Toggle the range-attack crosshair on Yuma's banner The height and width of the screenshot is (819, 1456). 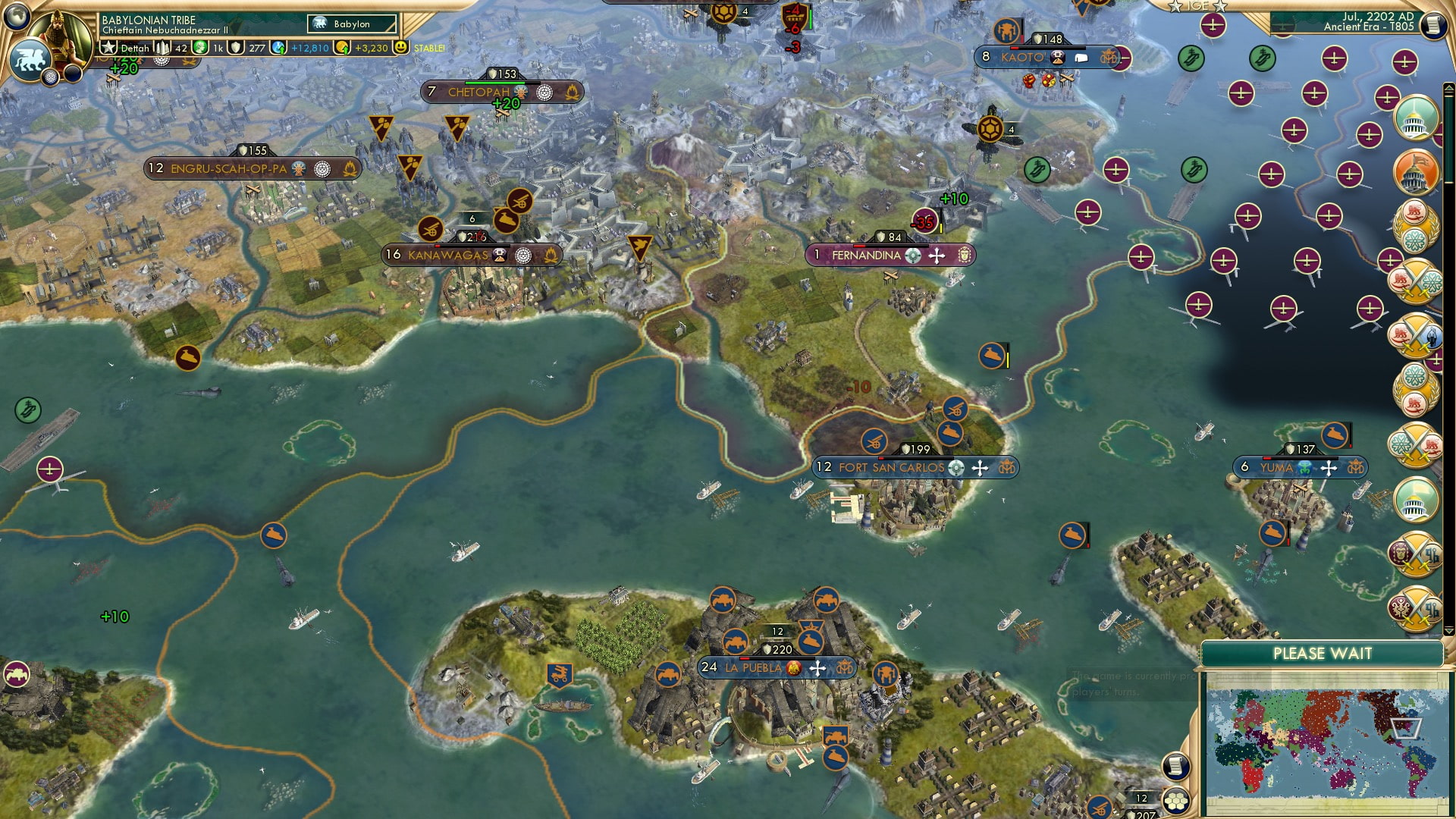(1329, 468)
